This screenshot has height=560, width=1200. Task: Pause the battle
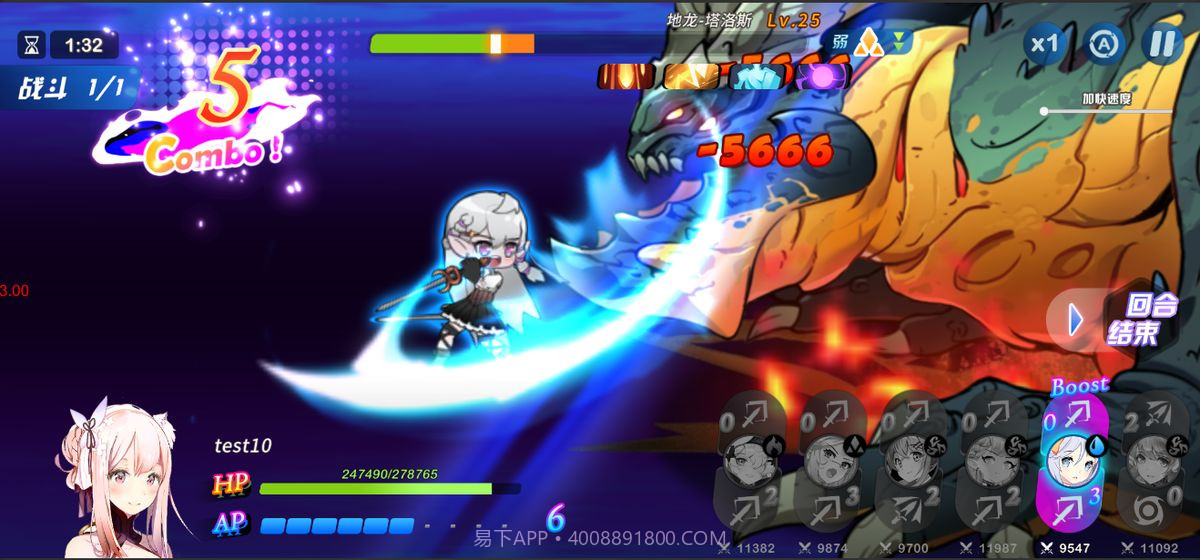click(1162, 45)
